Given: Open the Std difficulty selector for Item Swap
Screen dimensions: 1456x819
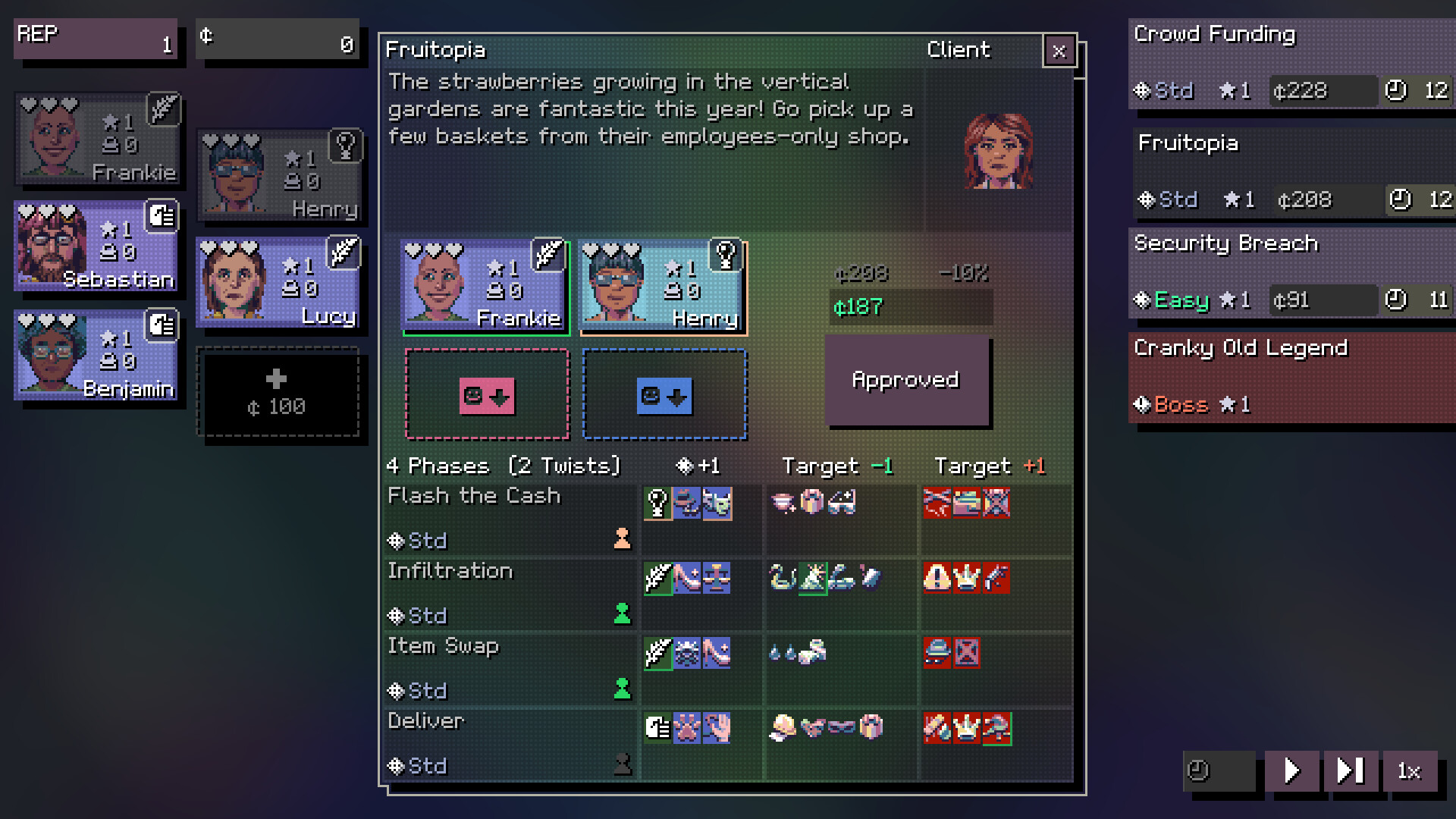Looking at the screenshot, I should click(x=417, y=691).
